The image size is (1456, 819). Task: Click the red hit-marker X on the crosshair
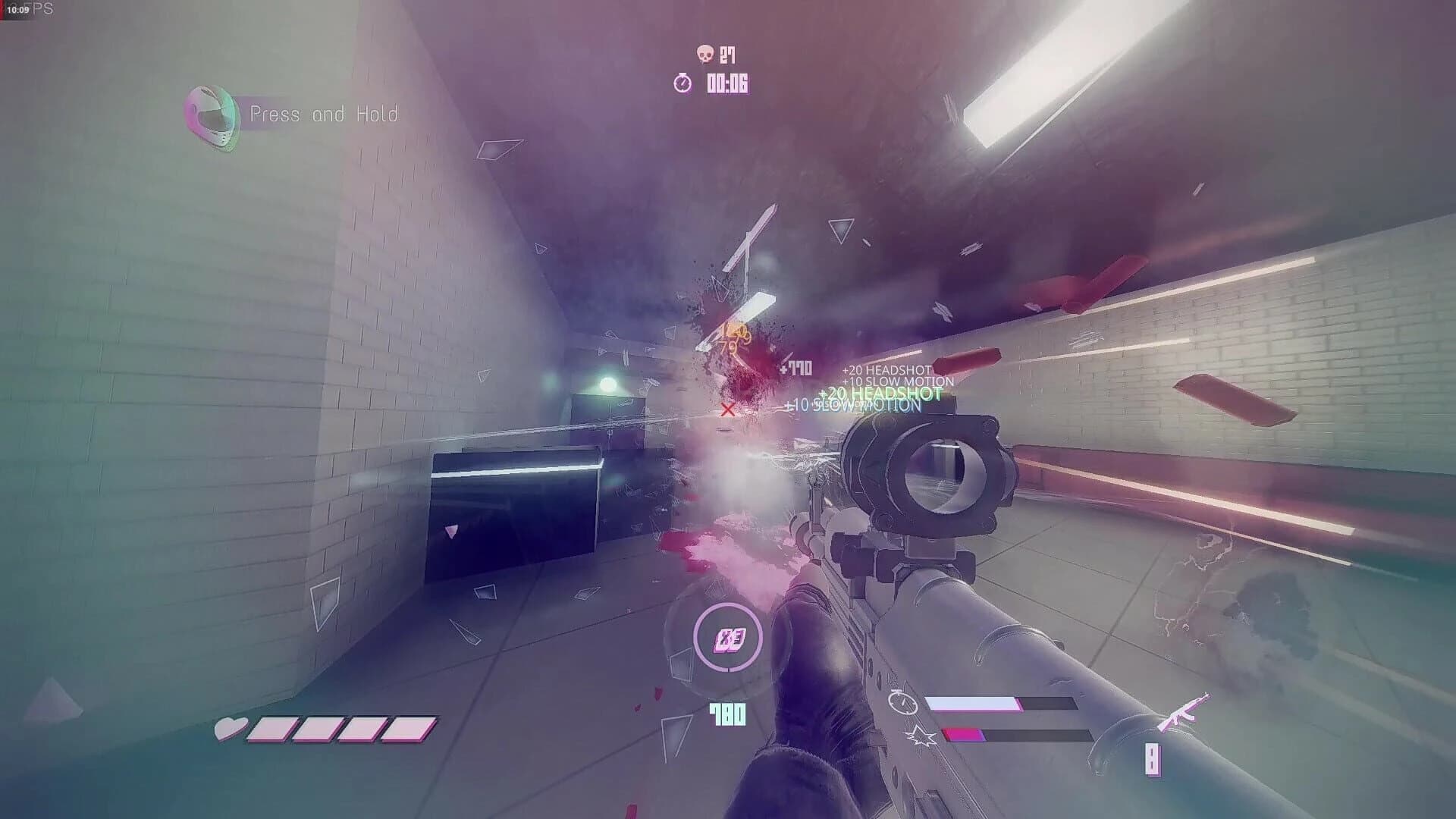click(726, 410)
